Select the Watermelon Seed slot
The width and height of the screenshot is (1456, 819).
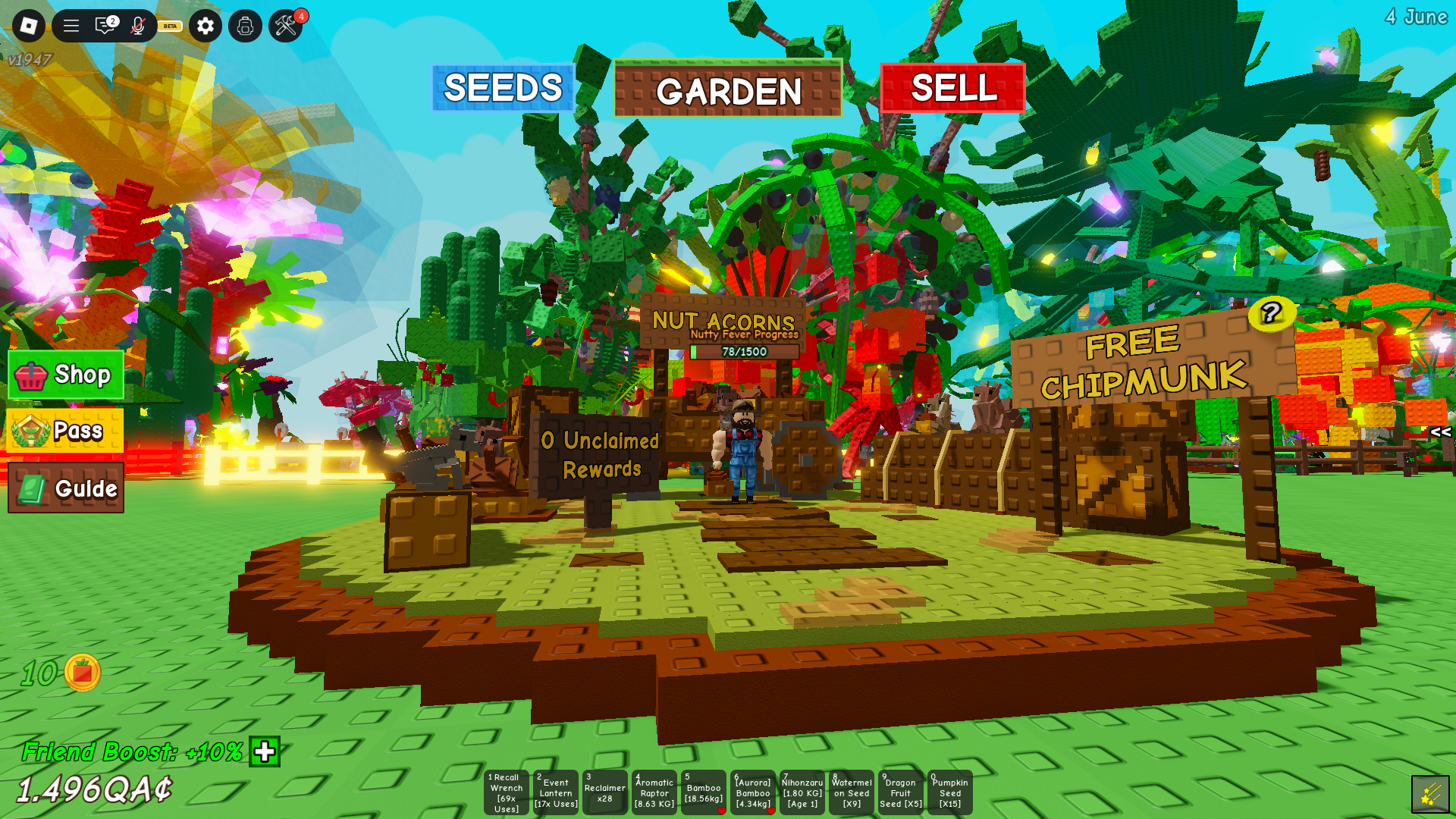(852, 792)
